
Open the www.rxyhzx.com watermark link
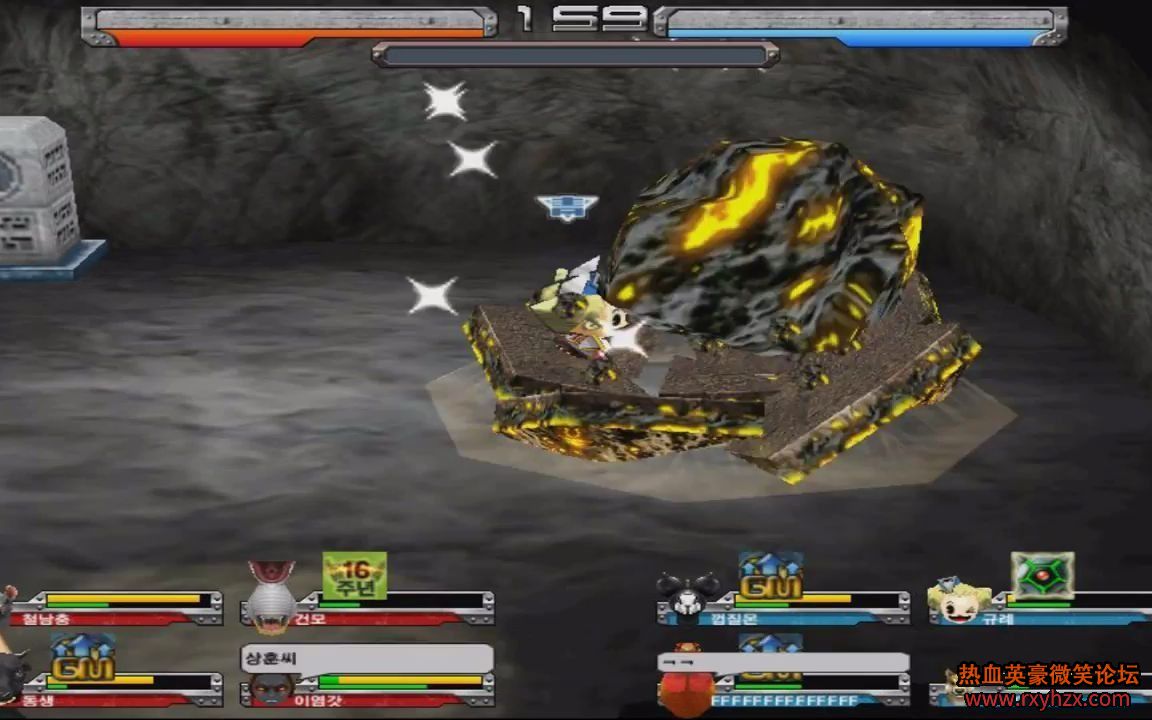[x=1047, y=699]
